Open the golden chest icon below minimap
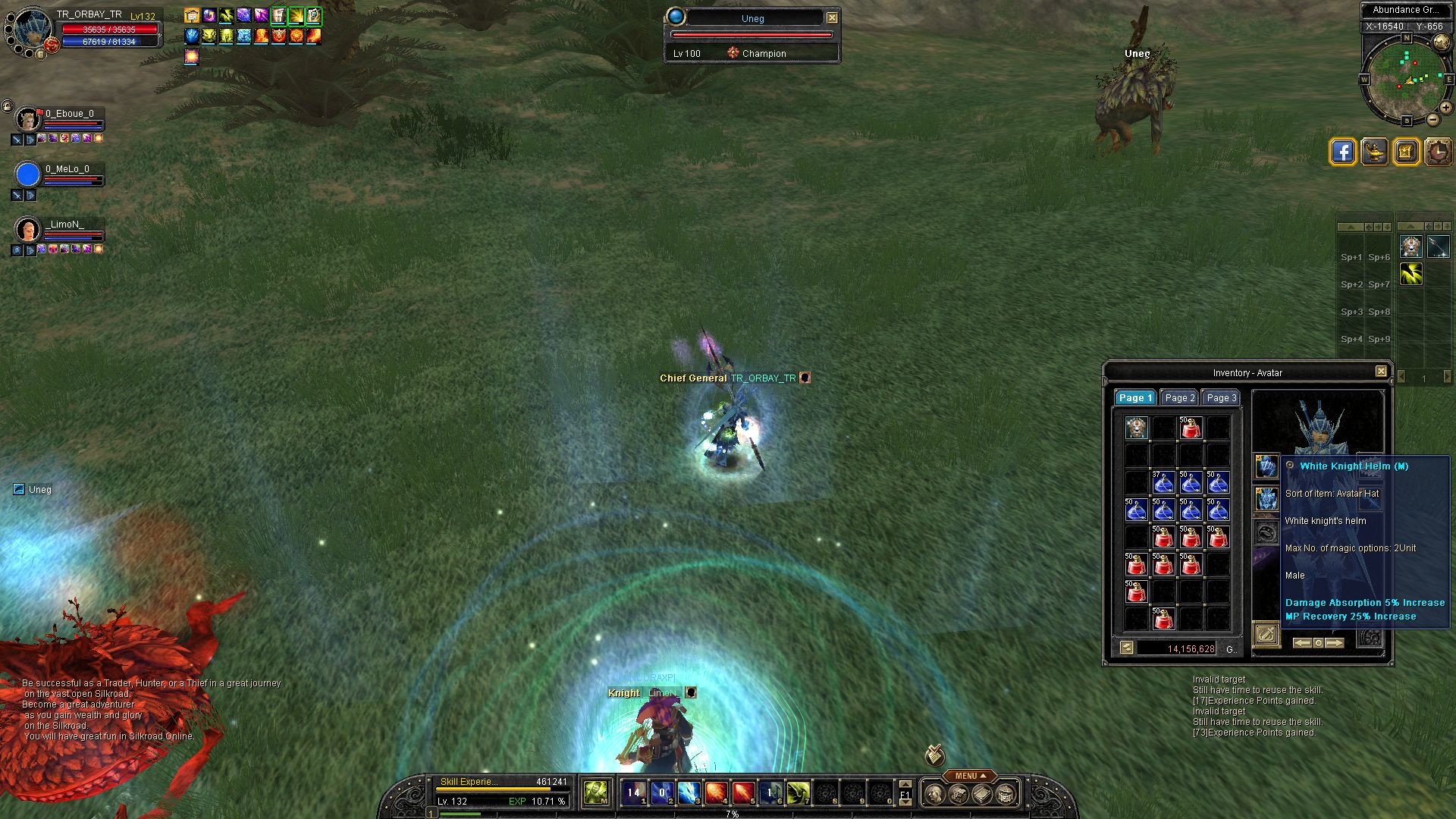Screen dimensions: 1456x819 point(1406,152)
